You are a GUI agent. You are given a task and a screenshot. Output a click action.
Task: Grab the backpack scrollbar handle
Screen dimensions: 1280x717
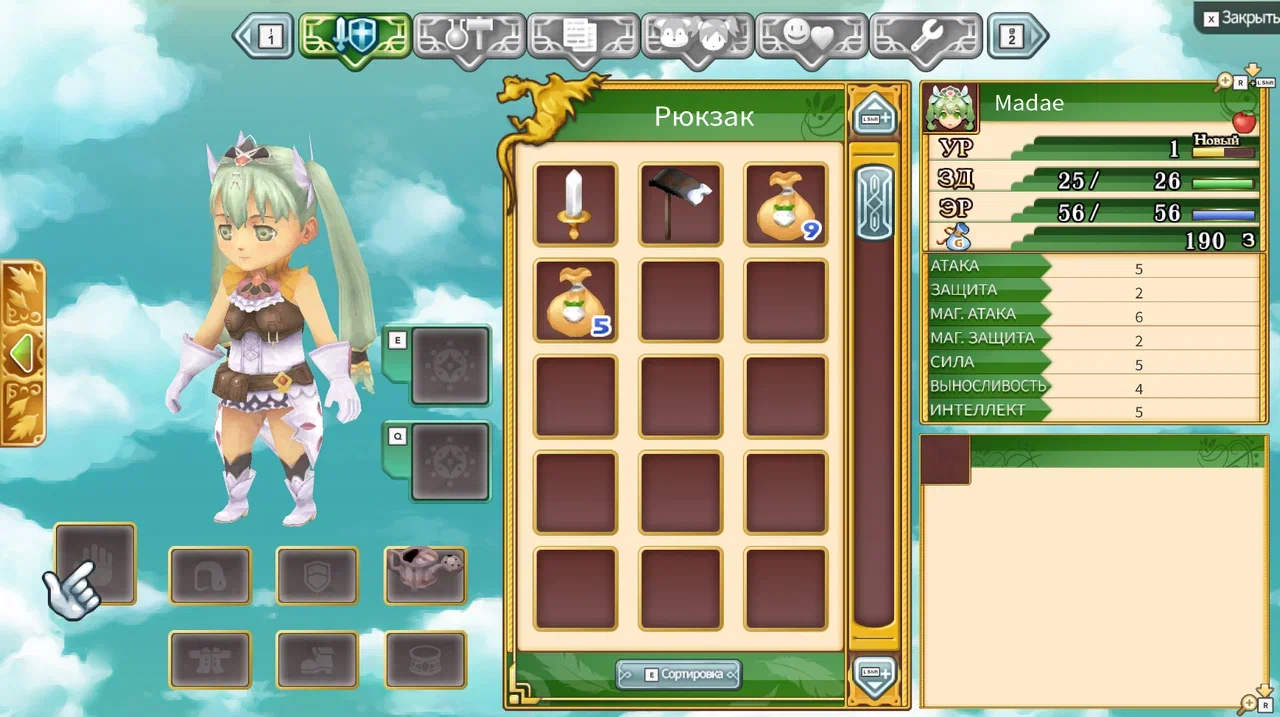click(x=875, y=204)
